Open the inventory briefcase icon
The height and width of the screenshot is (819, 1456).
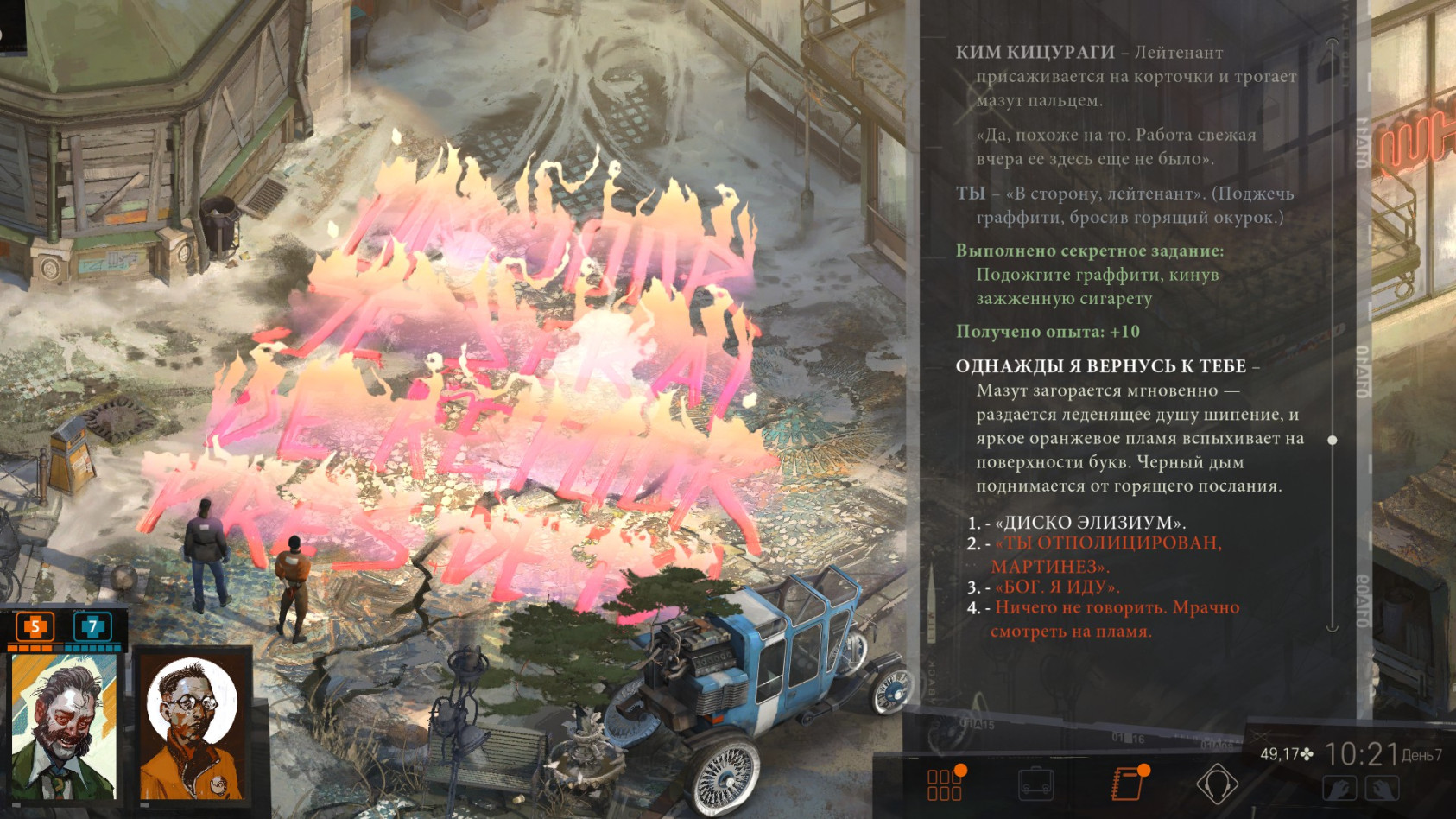(1035, 784)
